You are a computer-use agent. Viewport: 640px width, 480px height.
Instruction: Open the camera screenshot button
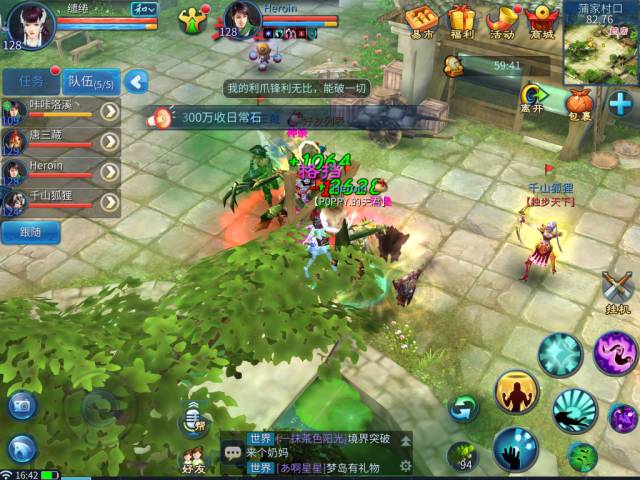pos(22,405)
